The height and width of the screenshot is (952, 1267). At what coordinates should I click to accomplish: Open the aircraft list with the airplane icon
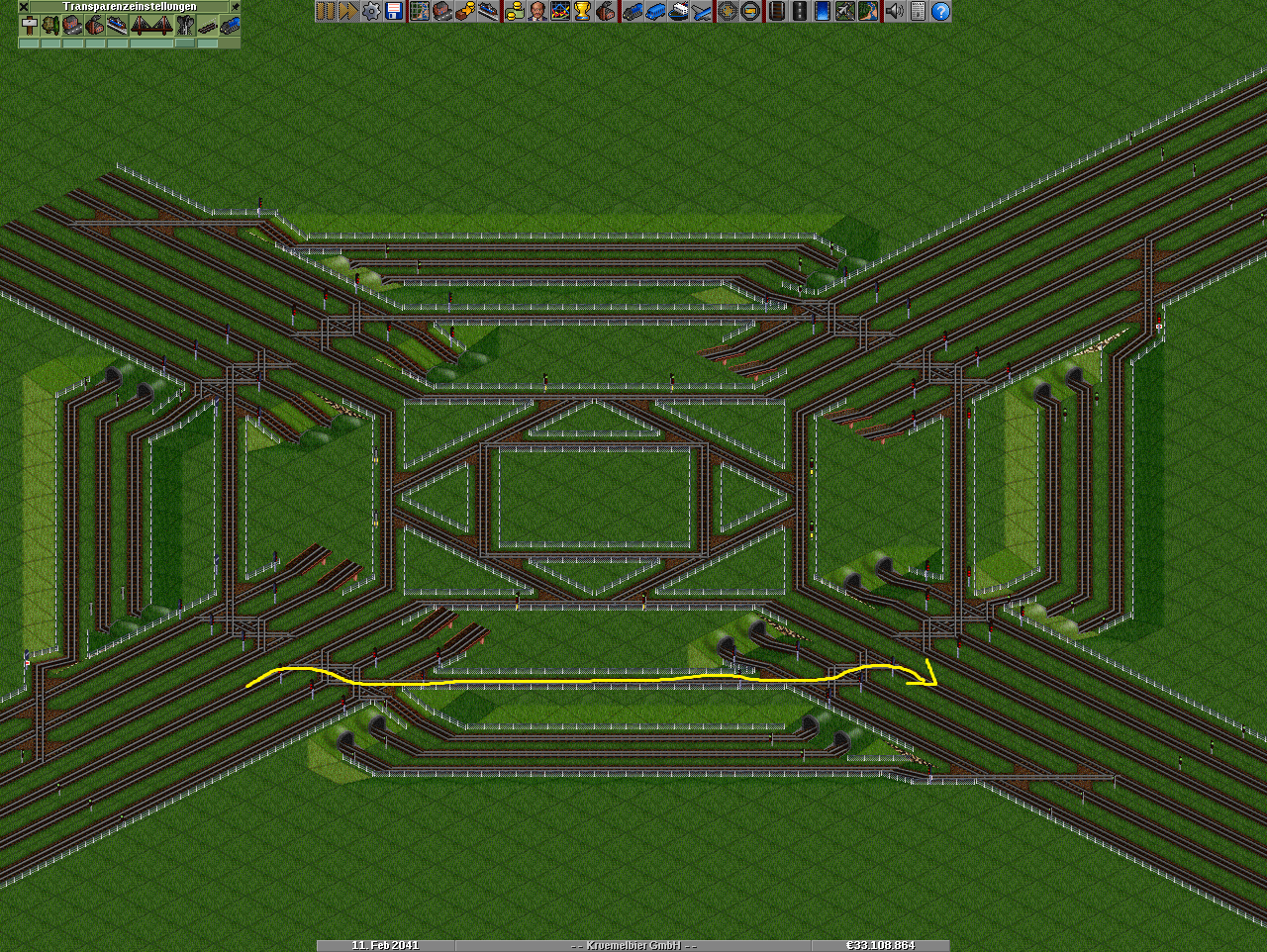point(702,11)
